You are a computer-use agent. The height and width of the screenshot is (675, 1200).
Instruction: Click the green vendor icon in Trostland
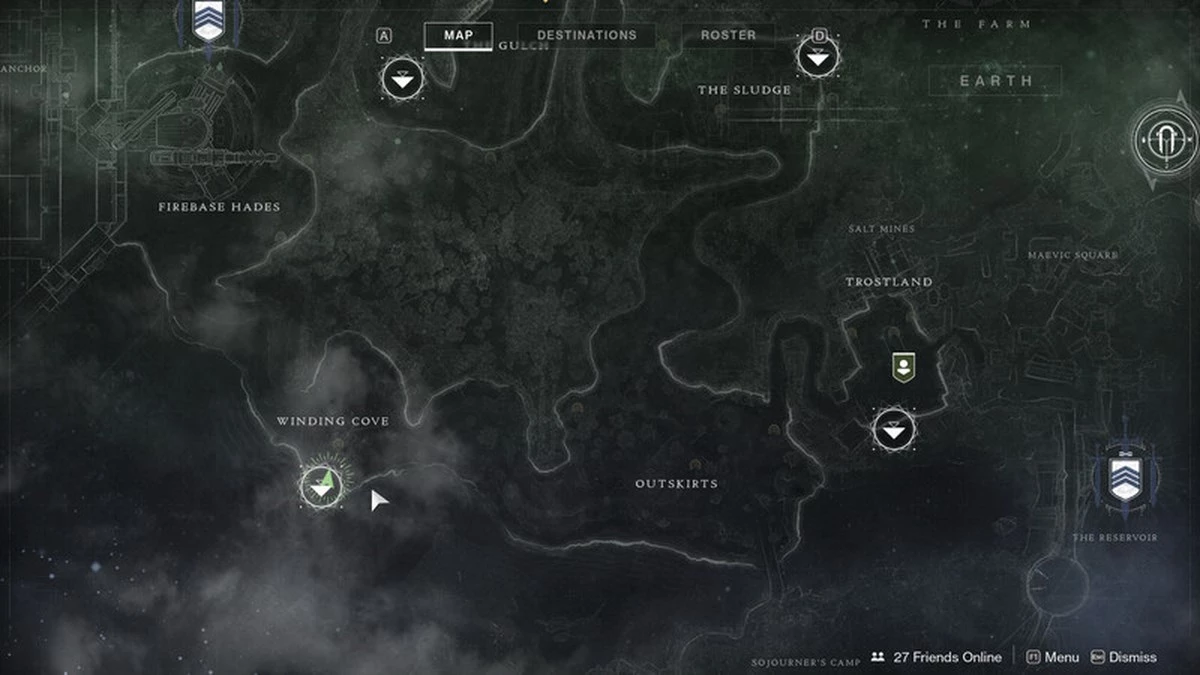click(903, 367)
